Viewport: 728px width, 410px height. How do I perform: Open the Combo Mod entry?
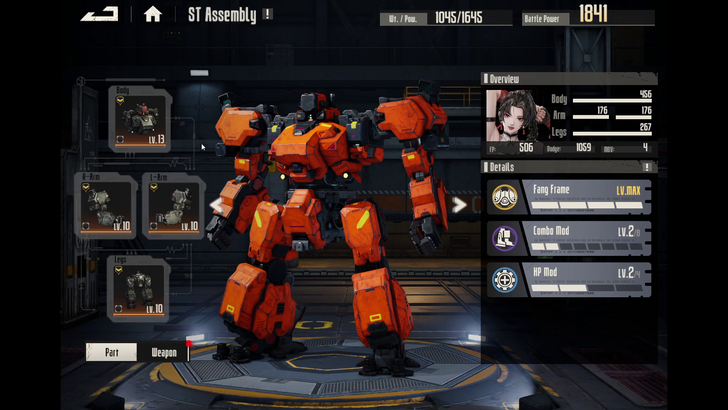570,238
